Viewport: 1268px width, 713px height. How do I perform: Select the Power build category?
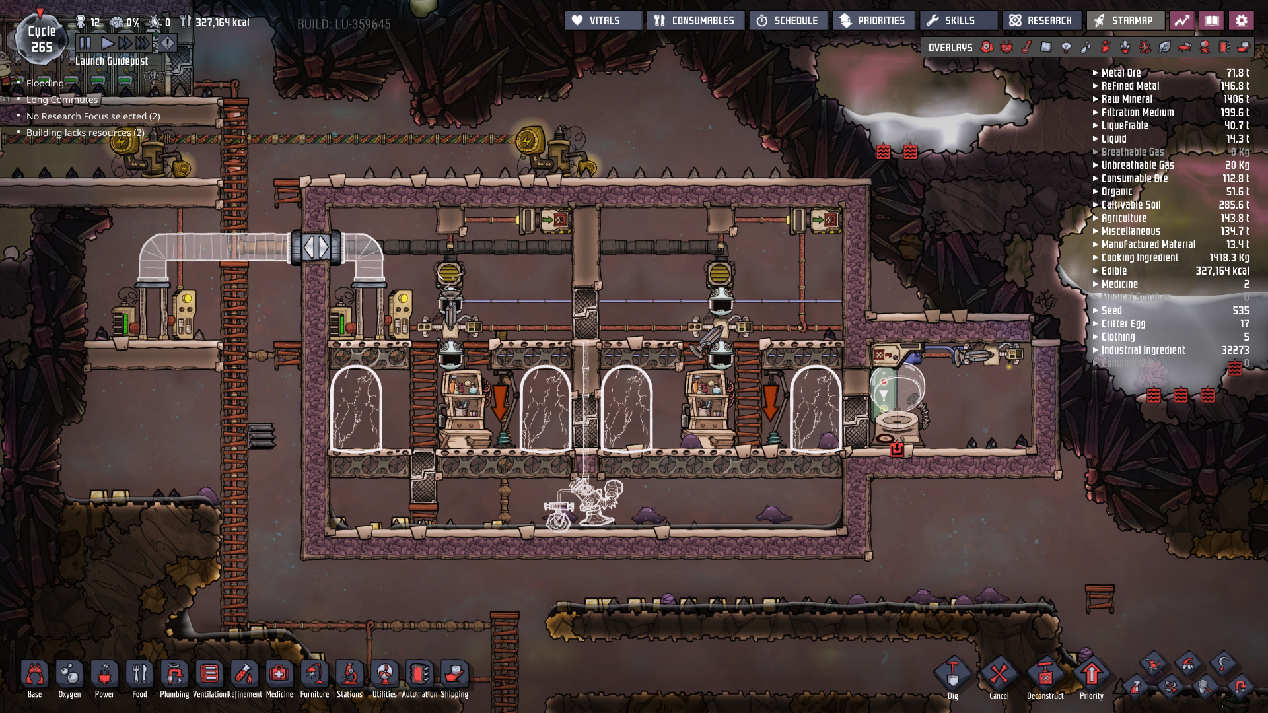[105, 674]
